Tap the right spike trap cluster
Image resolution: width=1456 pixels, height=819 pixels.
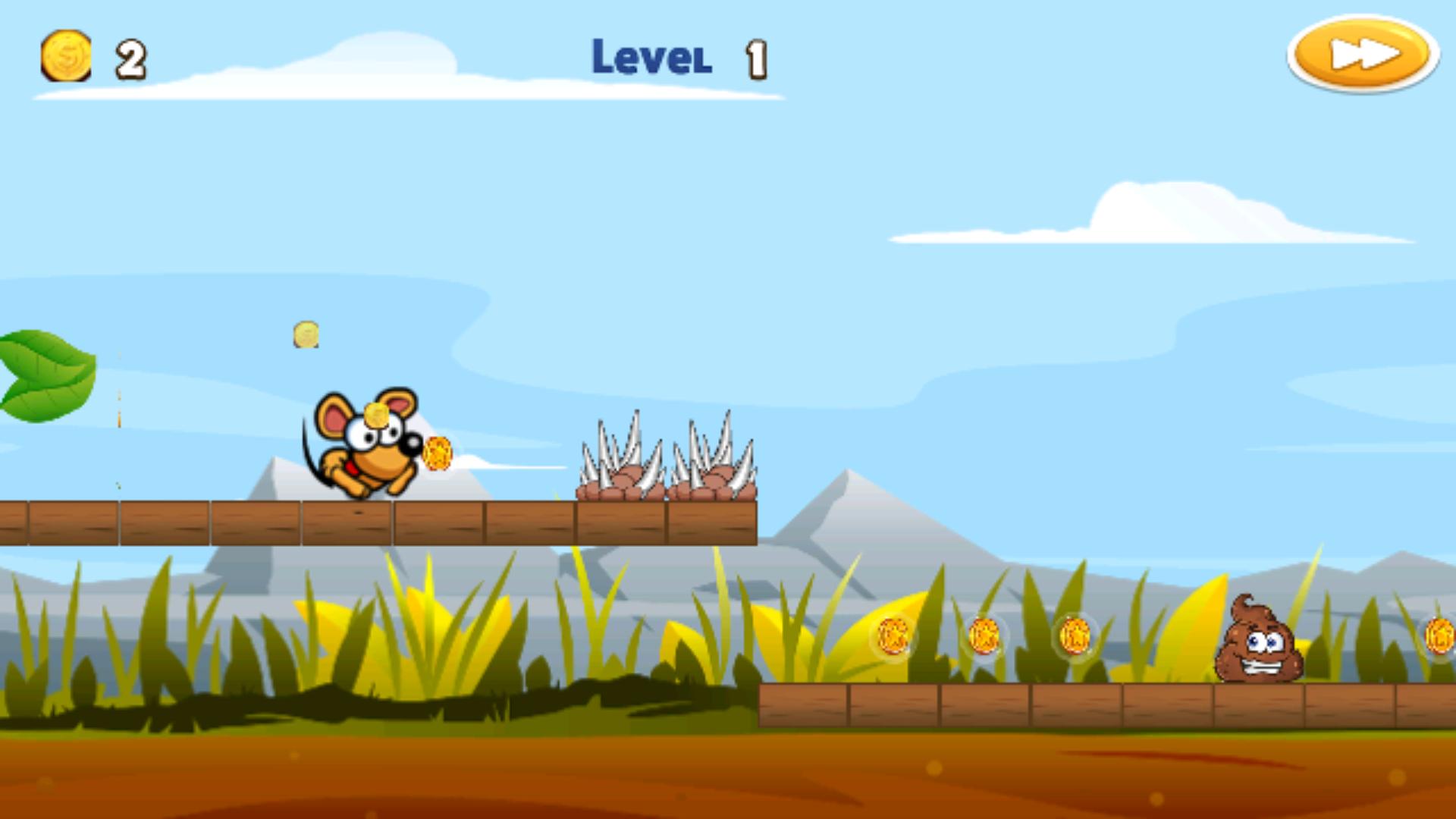(713, 463)
